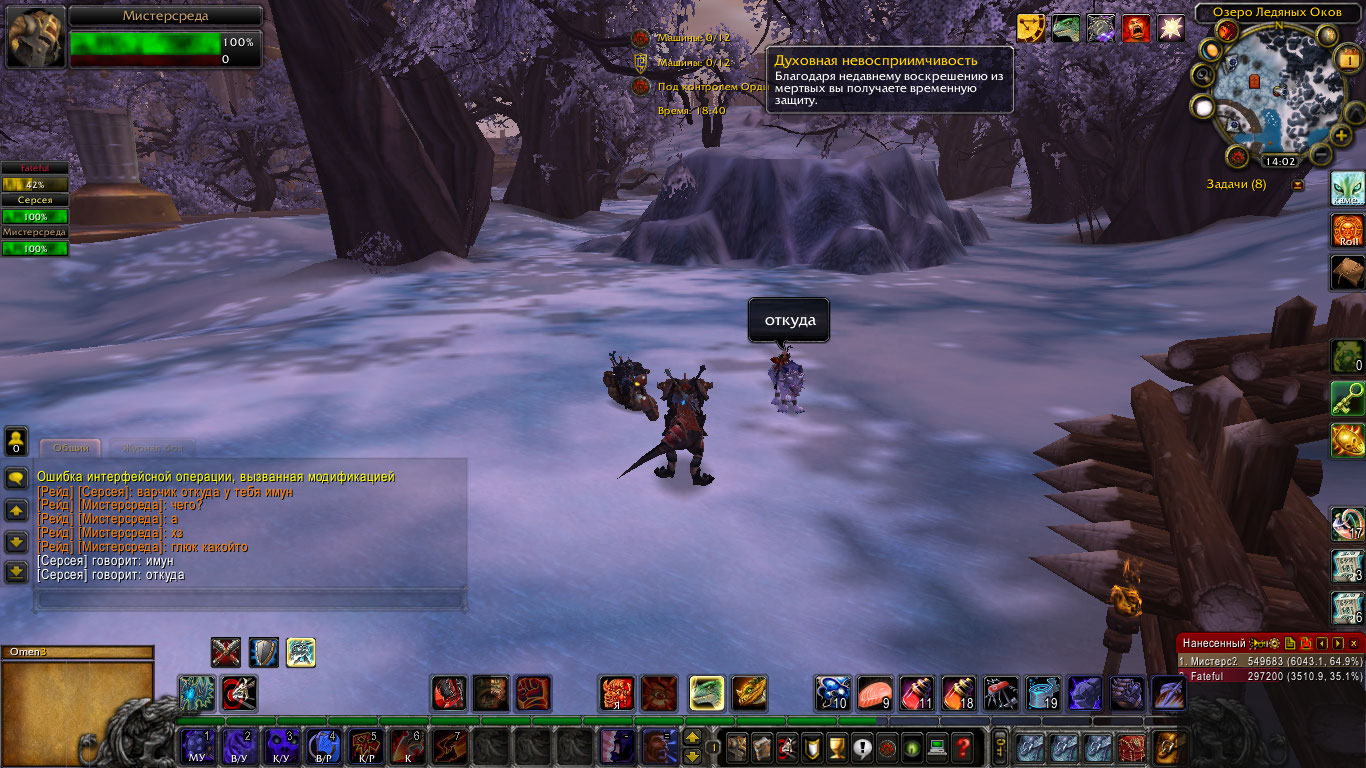Click the player portrait Мистерсреда
1366x768 pixels.
click(x=36, y=38)
